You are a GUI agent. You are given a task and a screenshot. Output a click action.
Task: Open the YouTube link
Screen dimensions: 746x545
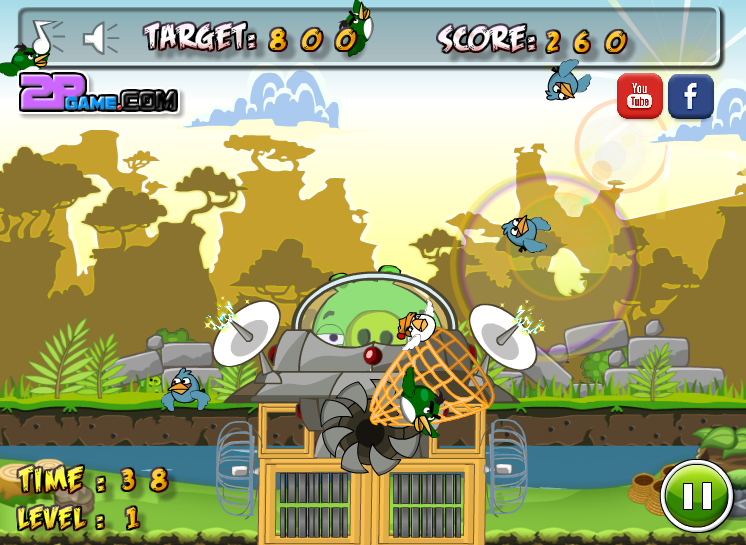[640, 96]
